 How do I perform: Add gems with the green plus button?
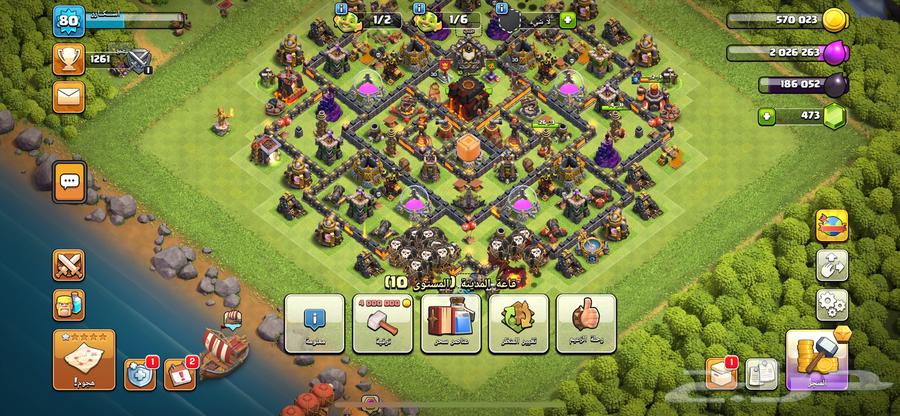768,117
